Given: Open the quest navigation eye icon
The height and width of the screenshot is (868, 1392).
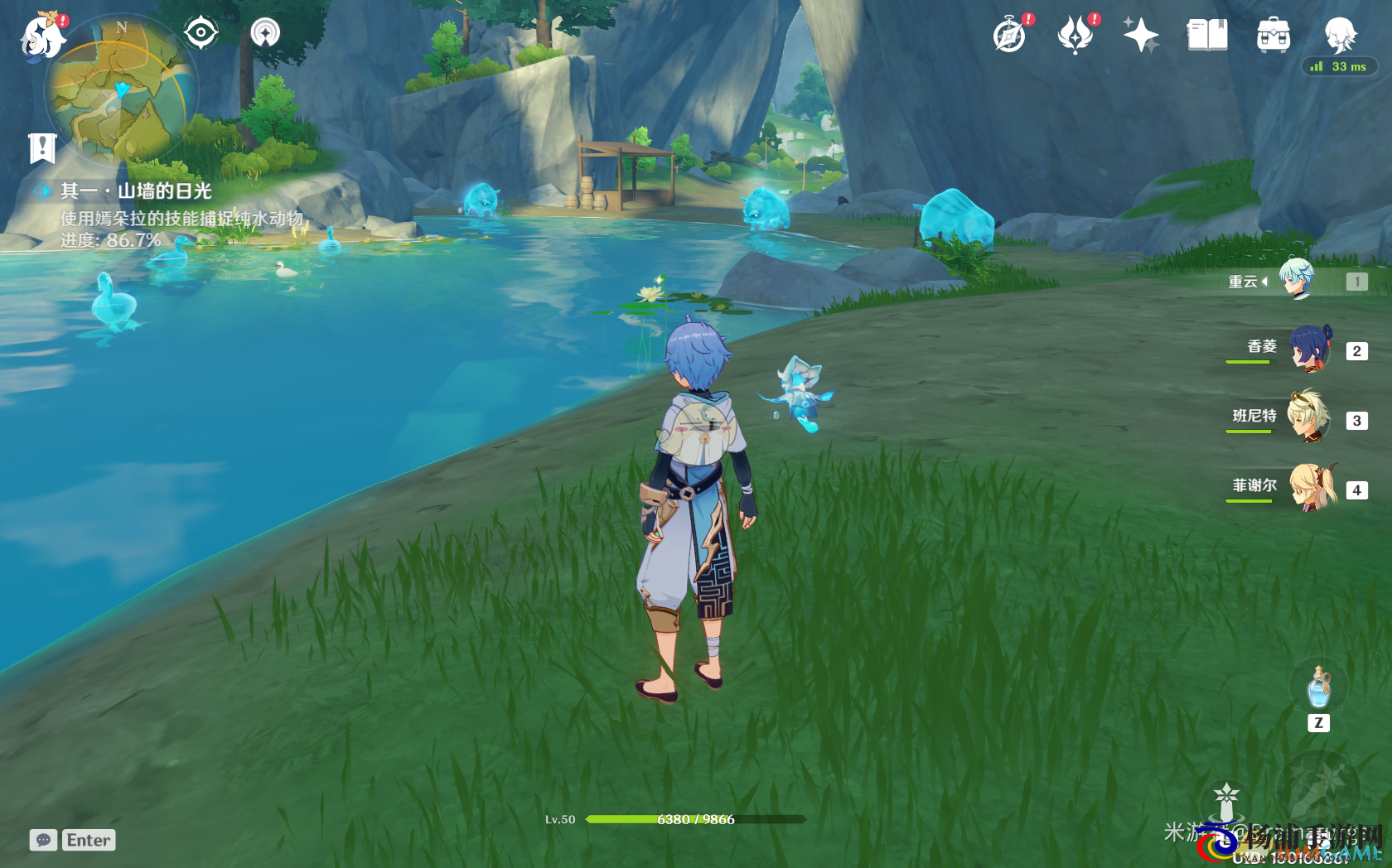Looking at the screenshot, I should pos(201,33).
